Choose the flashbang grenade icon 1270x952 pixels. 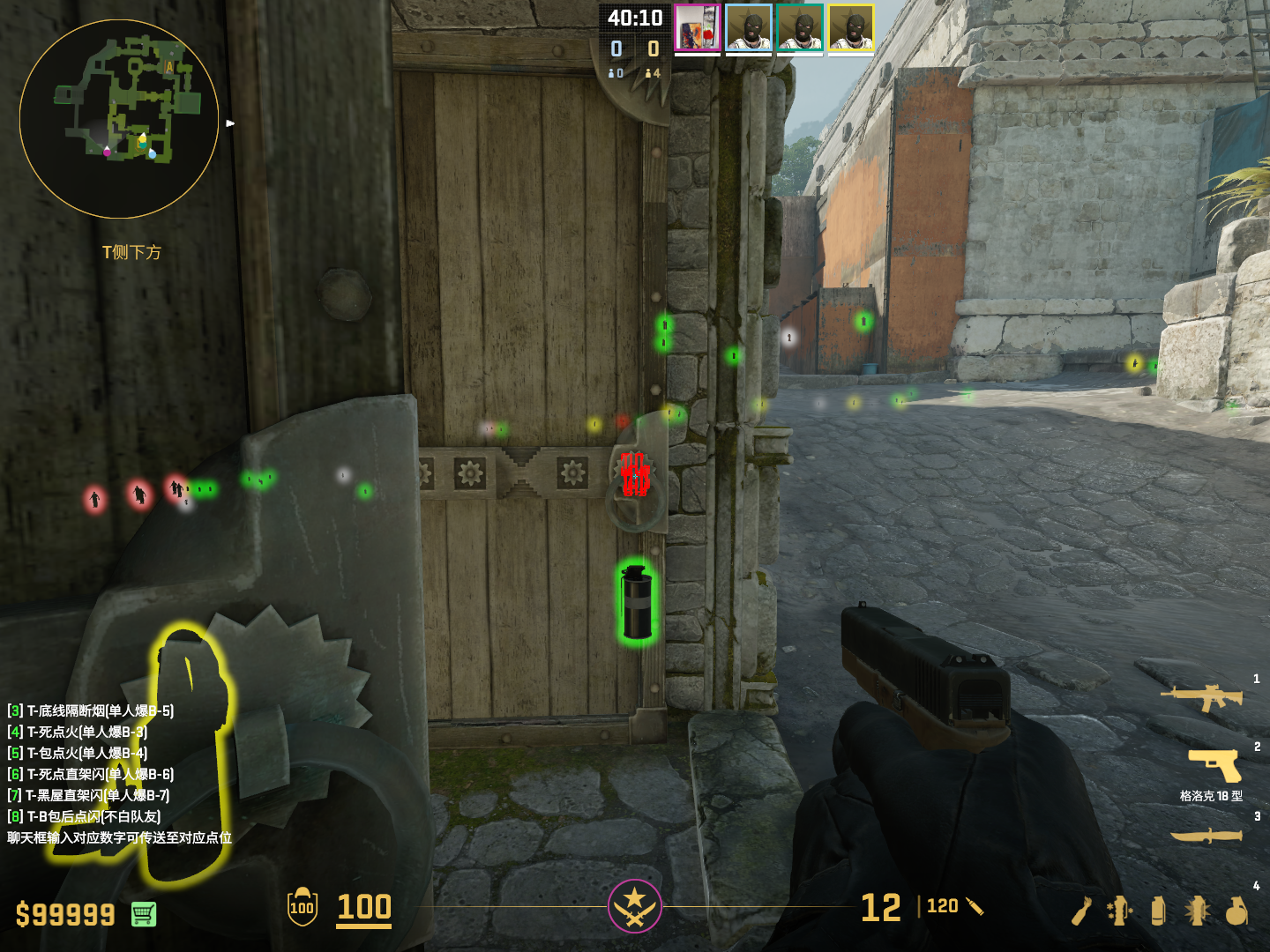[x=1197, y=911]
